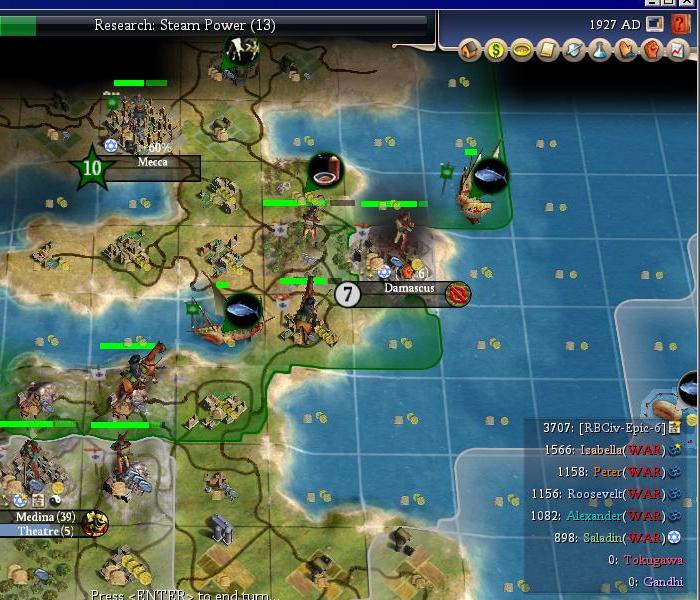Image resolution: width=700 pixels, height=600 pixels.
Task: Open the Victory Conditions fist icon
Action: (652, 49)
